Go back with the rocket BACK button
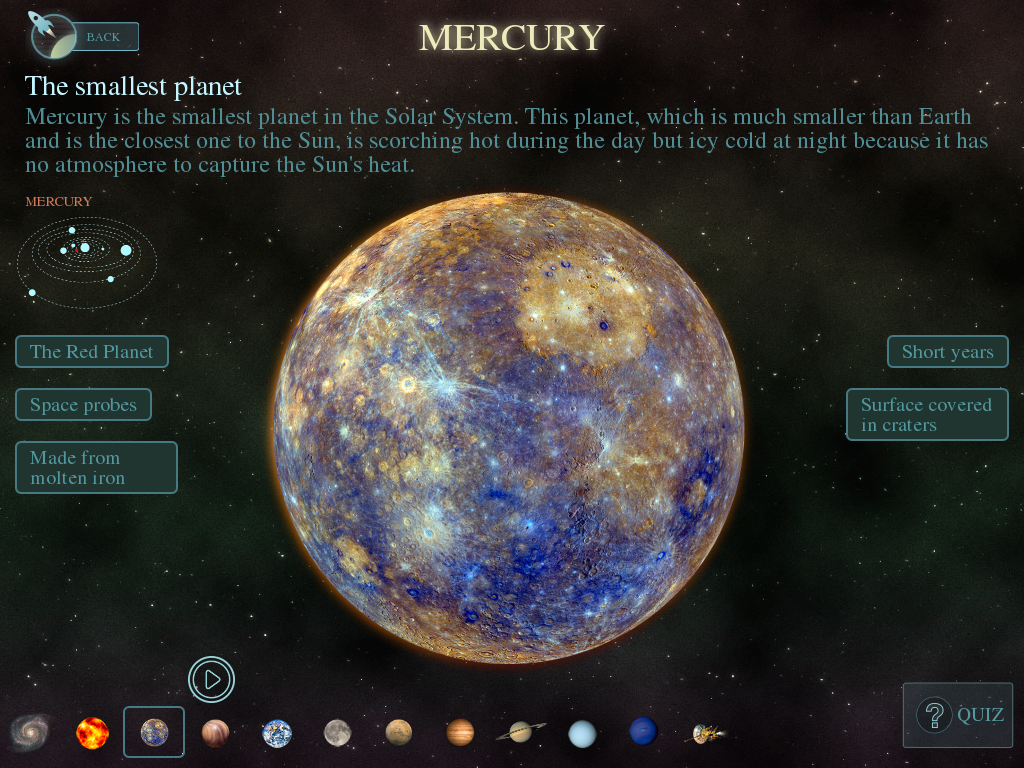This screenshot has height=768, width=1024. (x=102, y=37)
